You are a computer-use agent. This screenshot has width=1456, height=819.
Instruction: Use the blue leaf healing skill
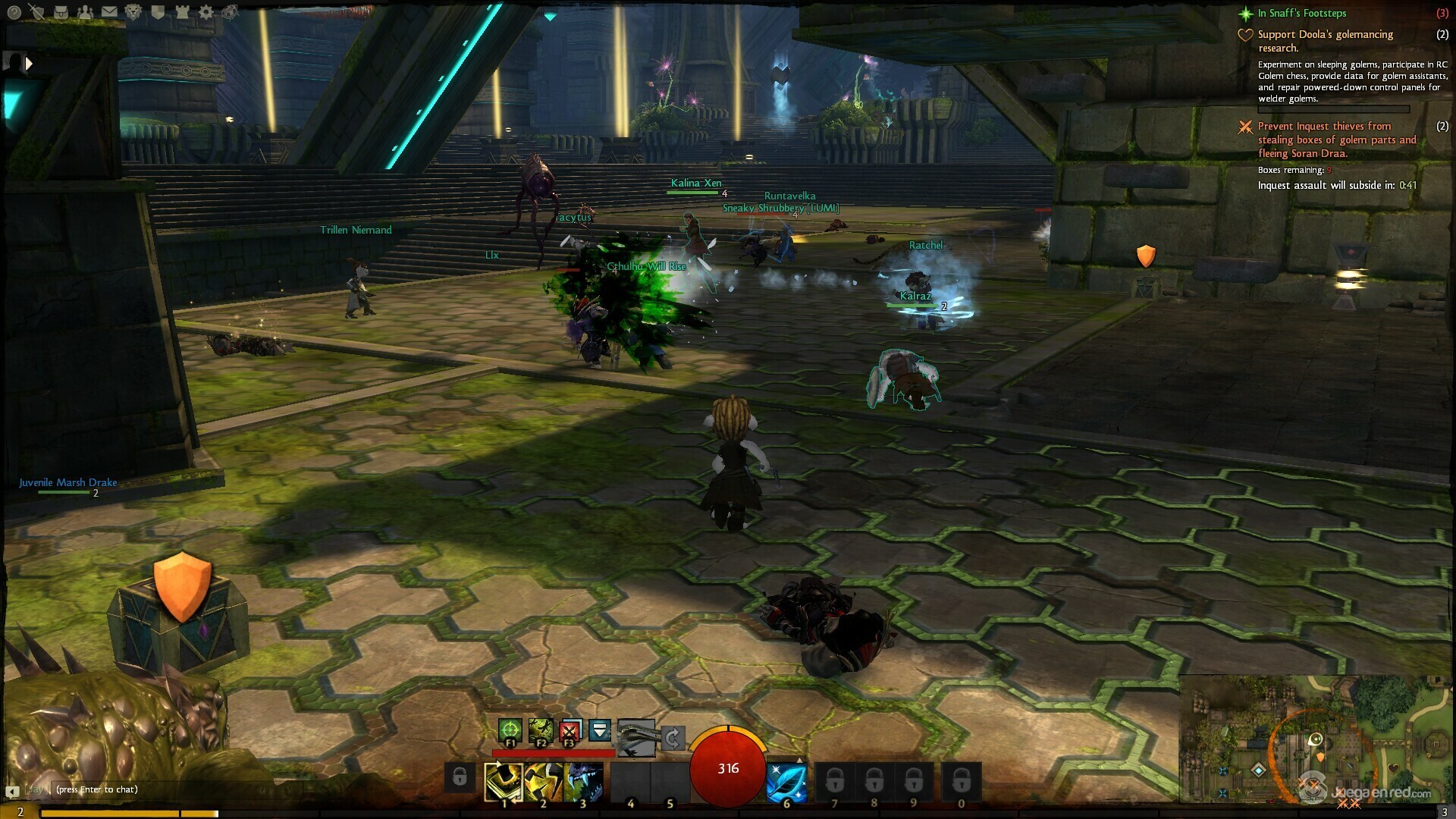coord(786,782)
